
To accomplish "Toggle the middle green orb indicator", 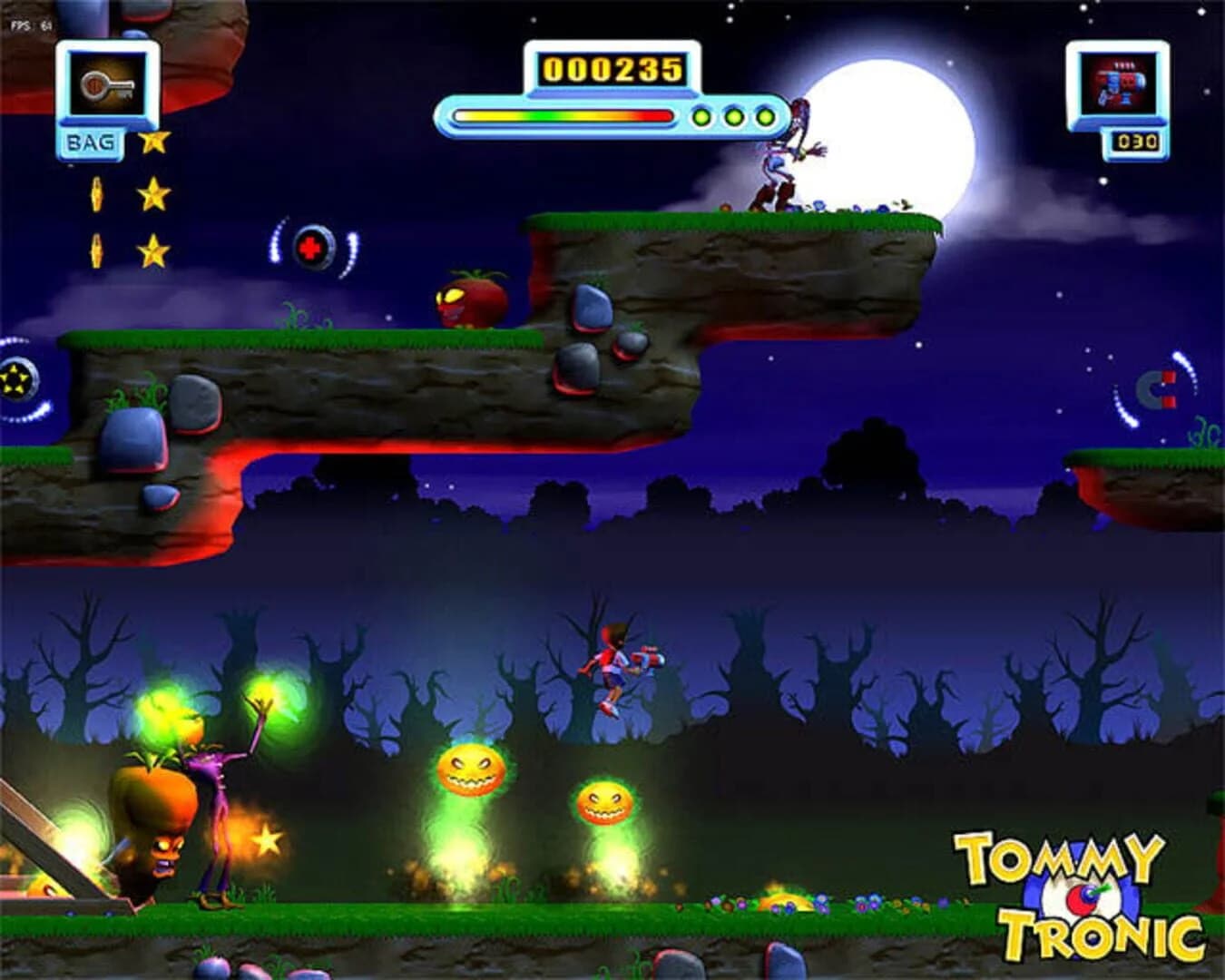I will point(733,116).
